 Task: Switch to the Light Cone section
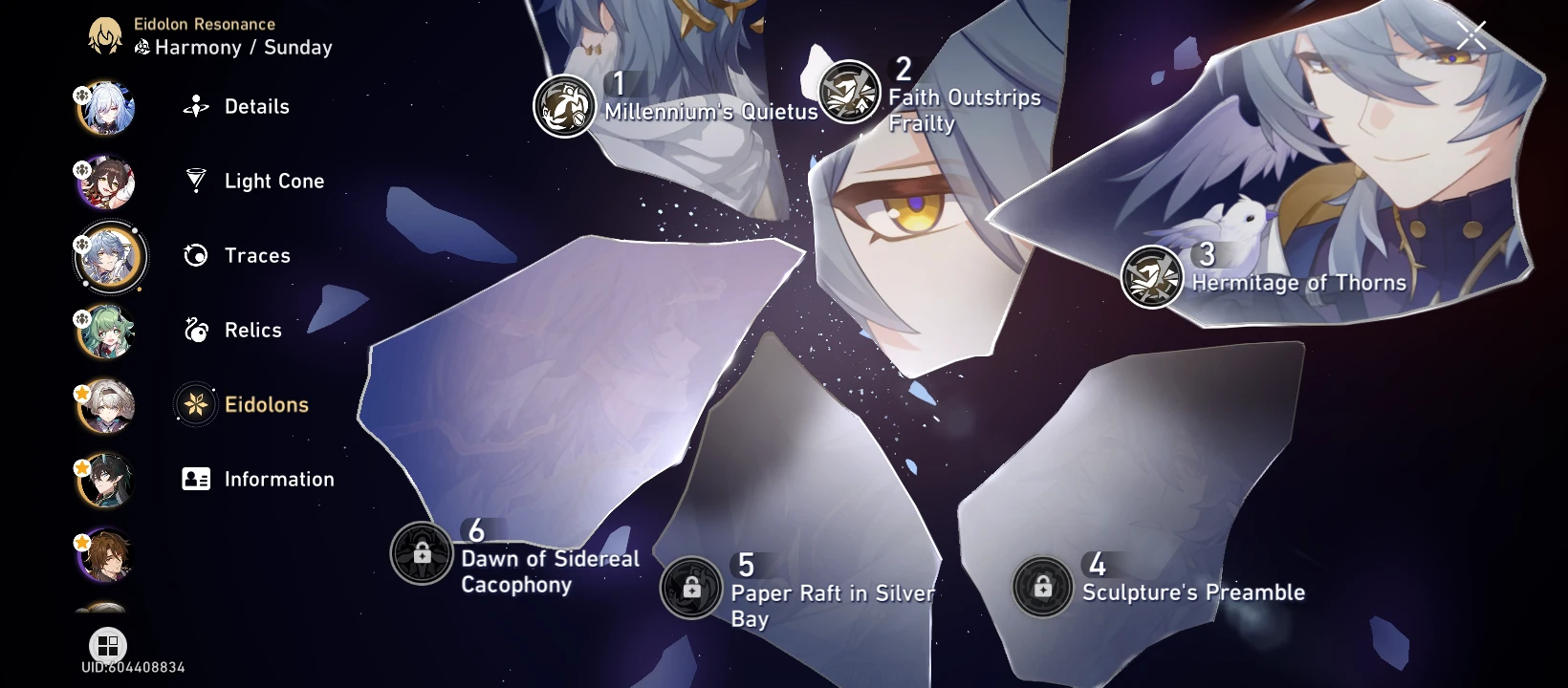(196, 181)
